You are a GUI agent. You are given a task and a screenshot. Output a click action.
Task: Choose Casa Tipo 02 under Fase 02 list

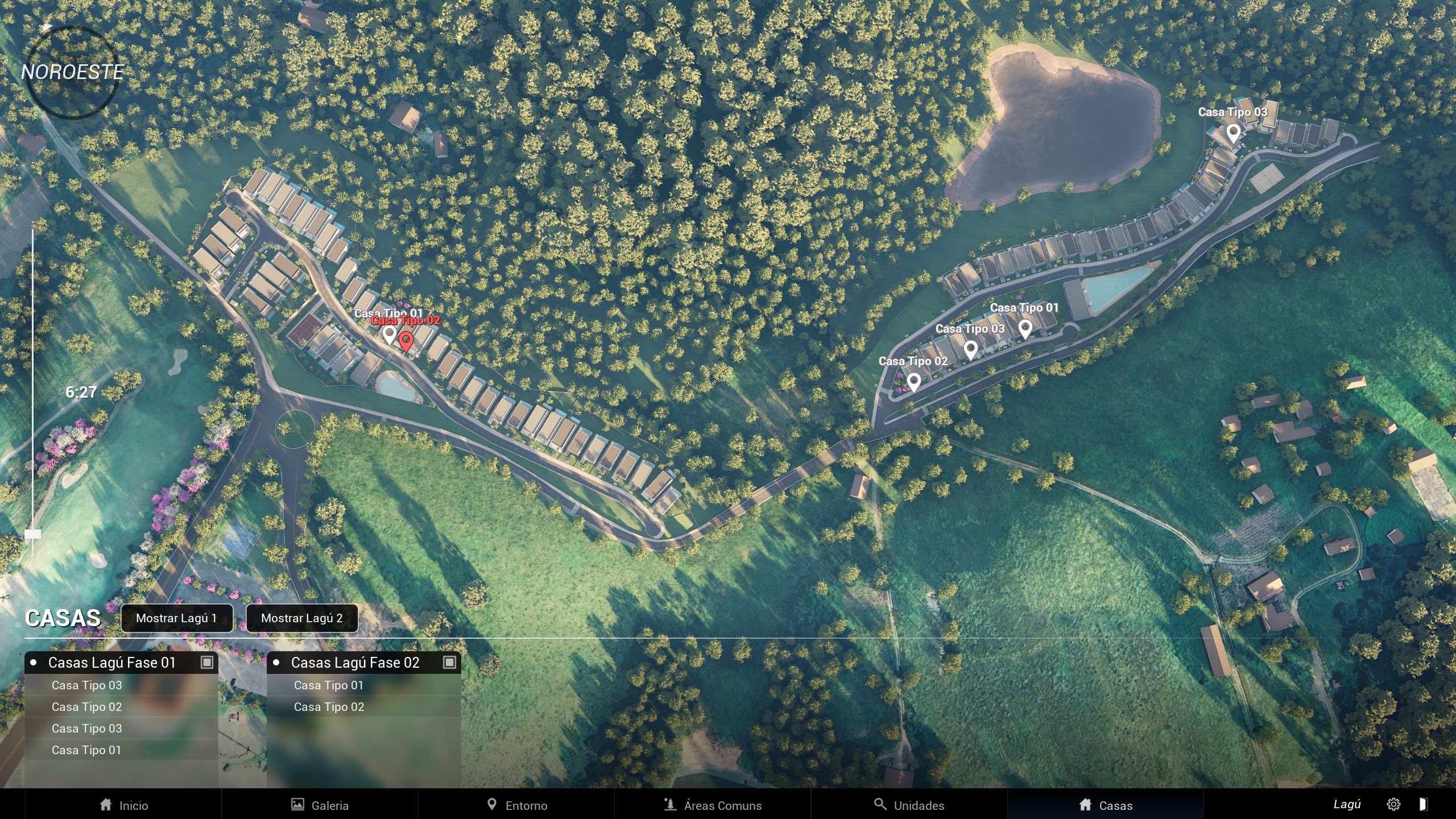[x=329, y=707]
